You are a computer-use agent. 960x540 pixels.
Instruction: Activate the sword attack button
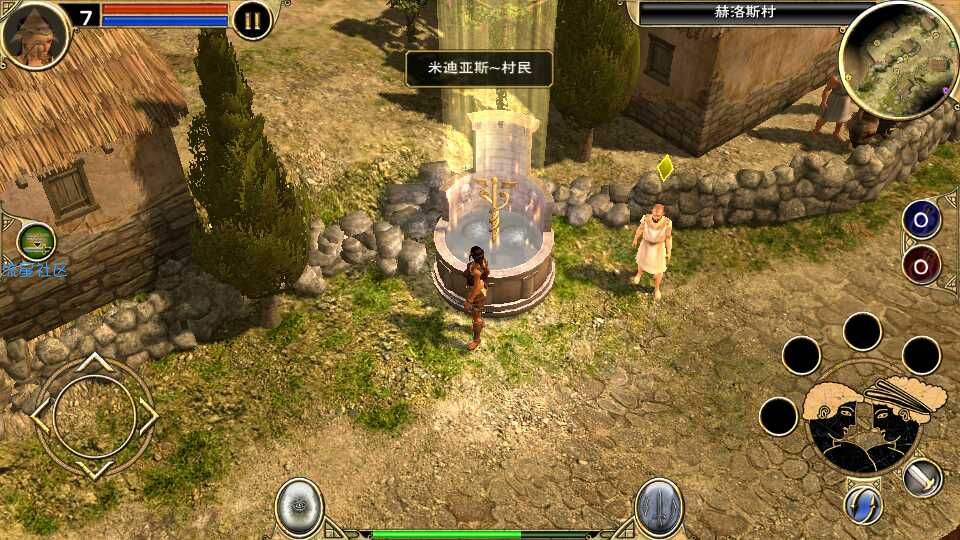[x=923, y=477]
